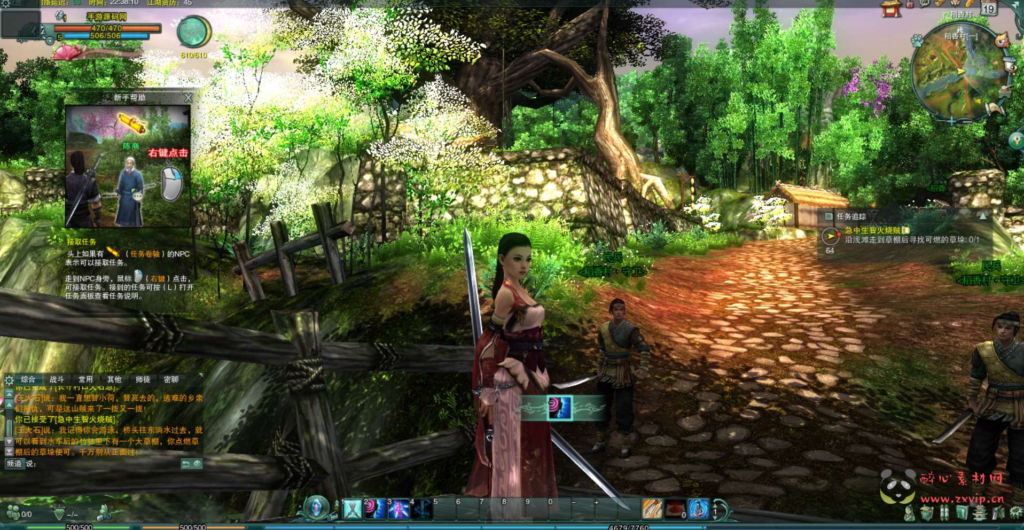1024x530 pixels.
Task: Click the chat message input field
Action: pyautogui.click(x=100, y=464)
